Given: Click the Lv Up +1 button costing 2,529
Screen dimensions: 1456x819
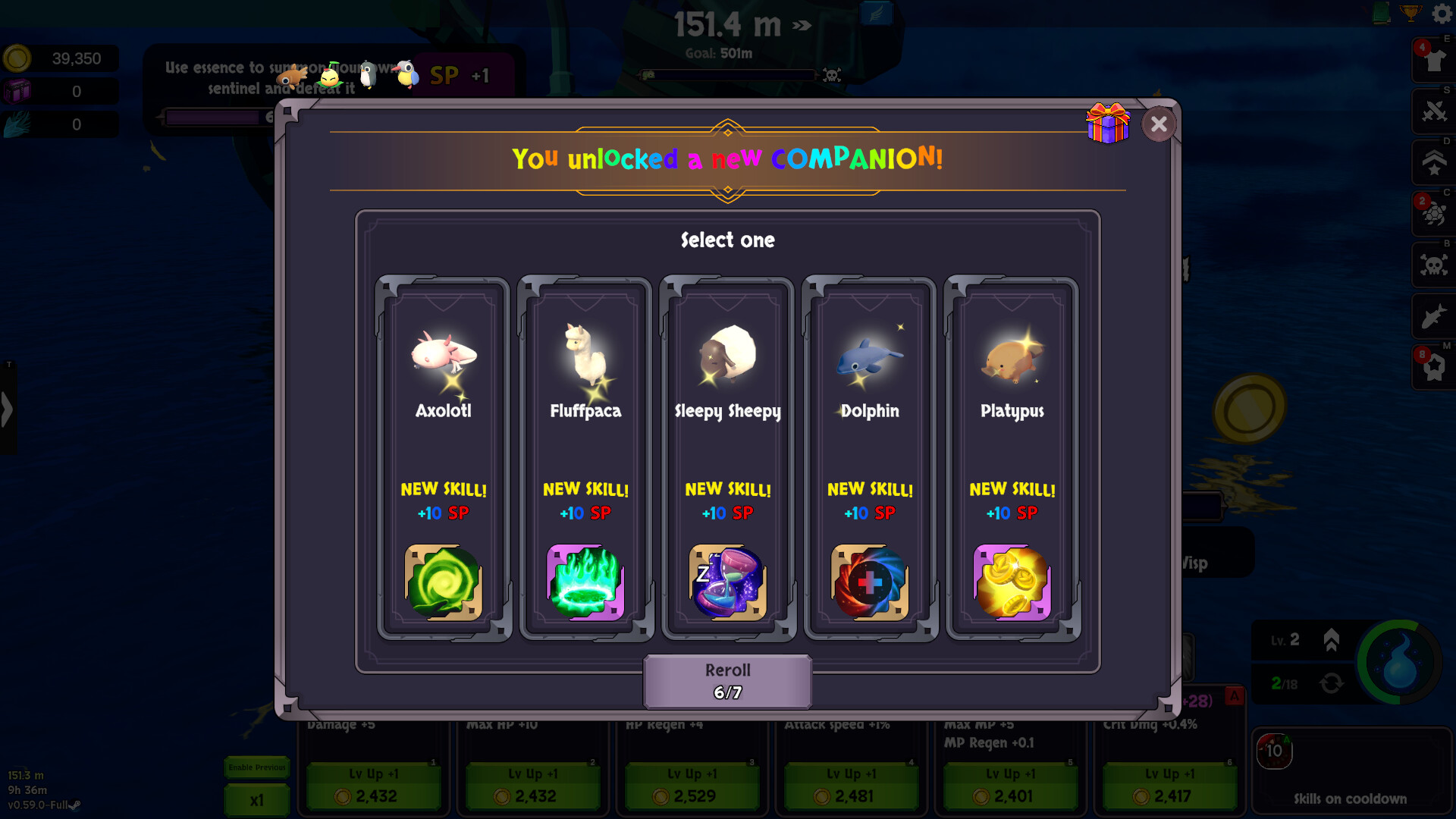Looking at the screenshot, I should 692,786.
